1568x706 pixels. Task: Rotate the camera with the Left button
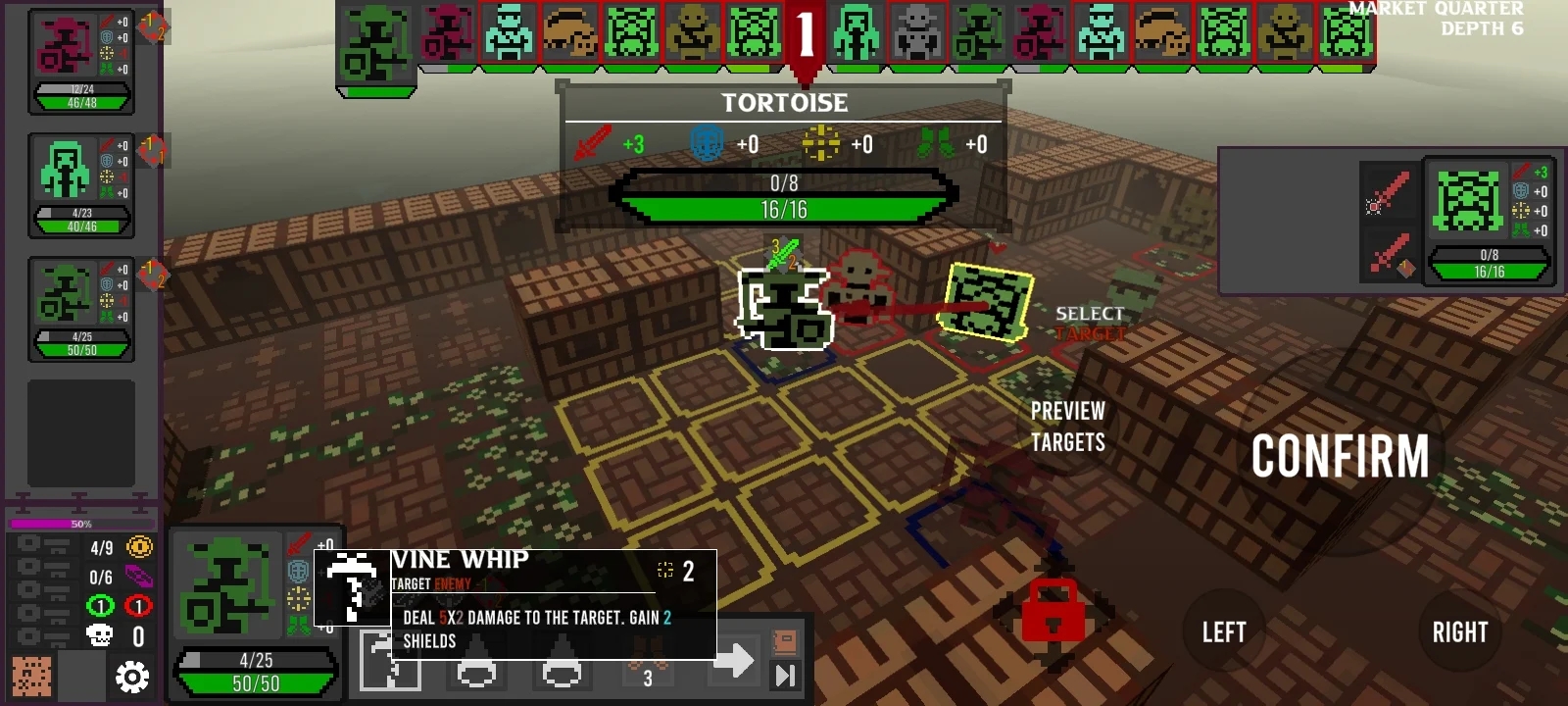coord(1224,632)
